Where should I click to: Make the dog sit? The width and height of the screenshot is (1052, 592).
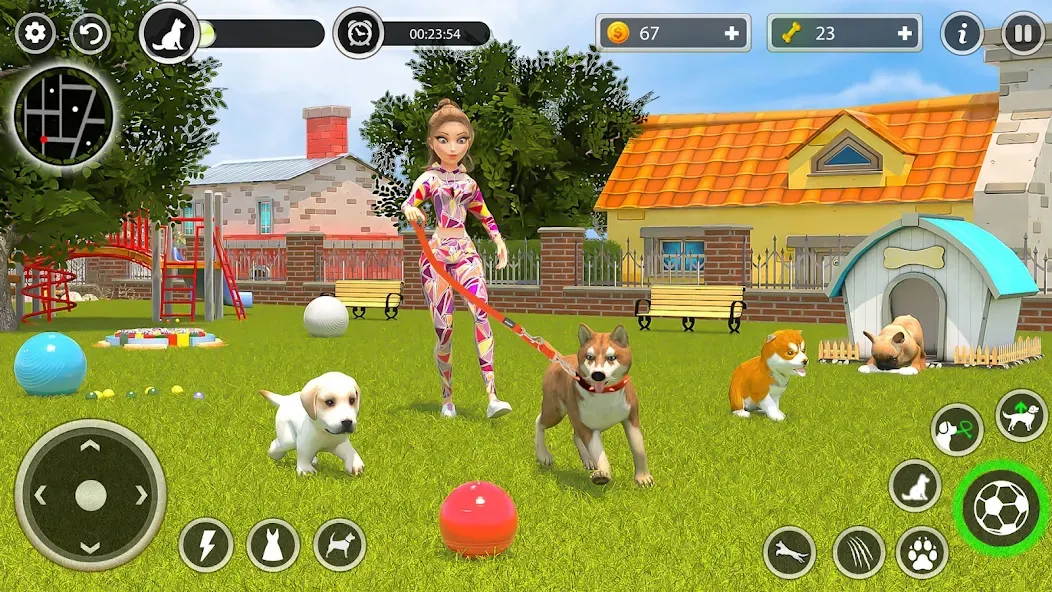(914, 486)
